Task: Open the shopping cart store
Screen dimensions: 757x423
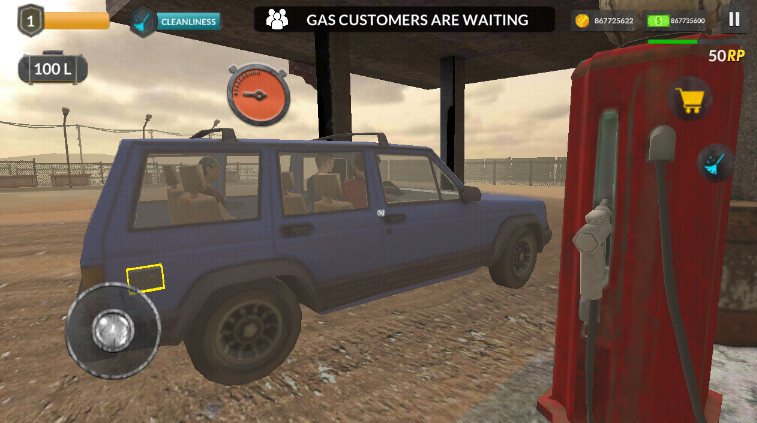Action: click(x=688, y=98)
